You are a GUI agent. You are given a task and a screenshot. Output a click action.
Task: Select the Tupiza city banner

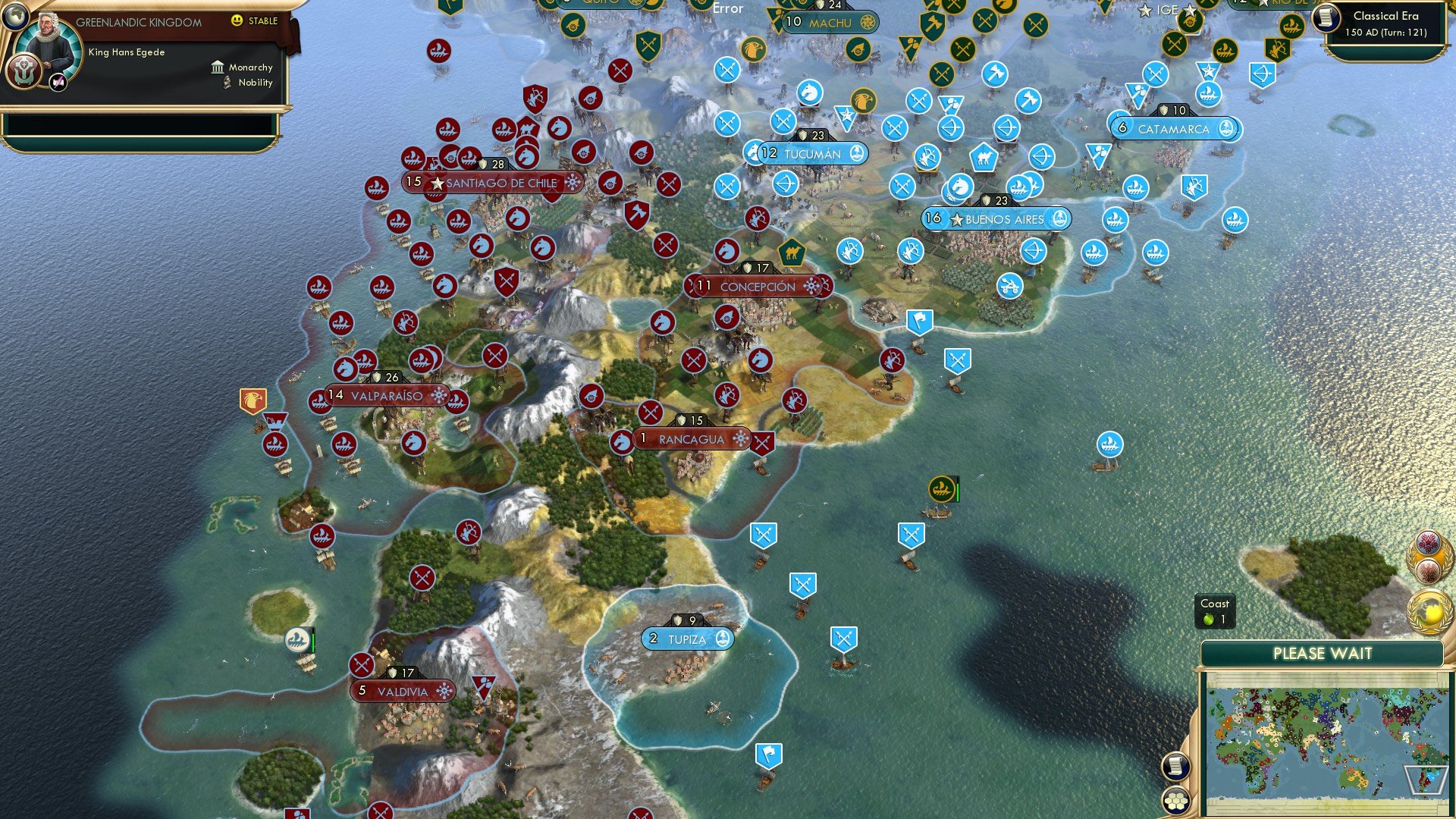(686, 639)
